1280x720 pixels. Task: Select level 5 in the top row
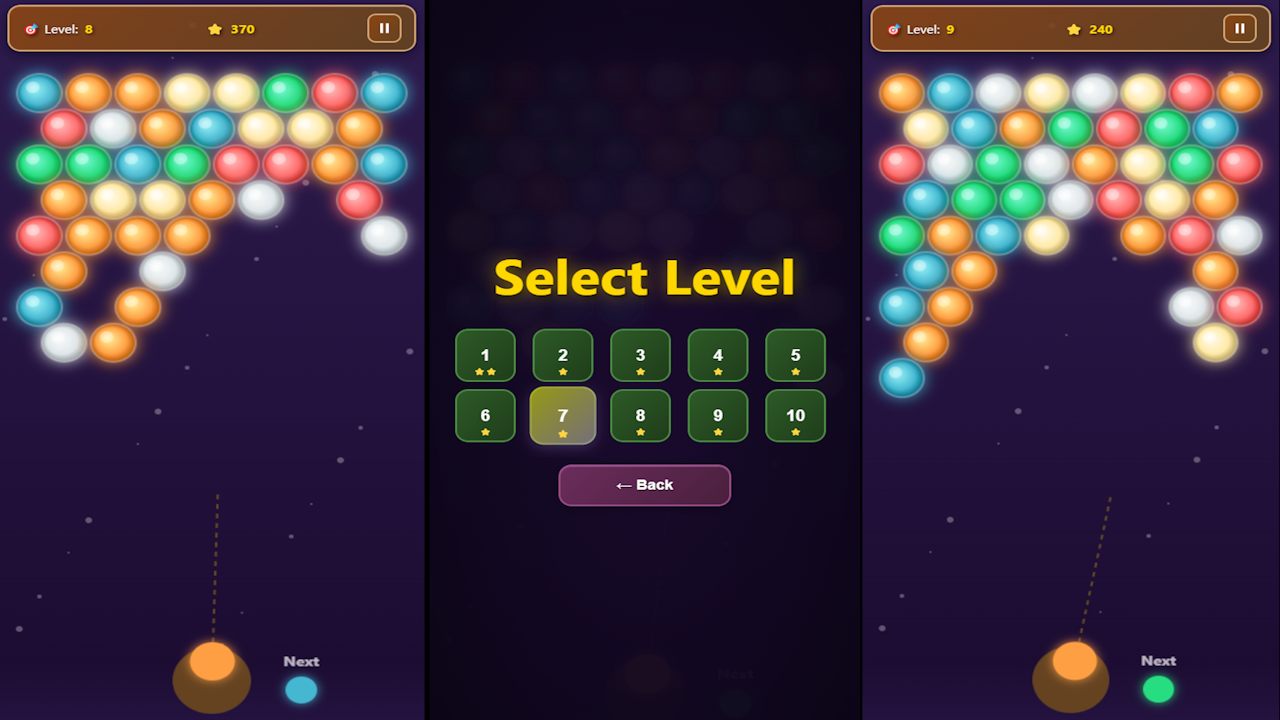click(795, 355)
